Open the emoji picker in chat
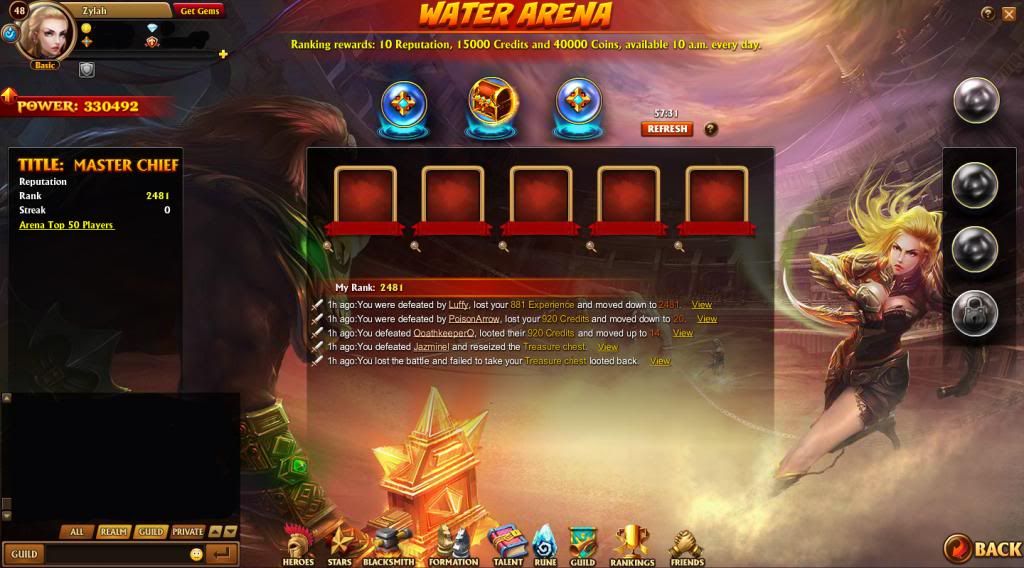The image size is (1024, 568). pyautogui.click(x=196, y=554)
